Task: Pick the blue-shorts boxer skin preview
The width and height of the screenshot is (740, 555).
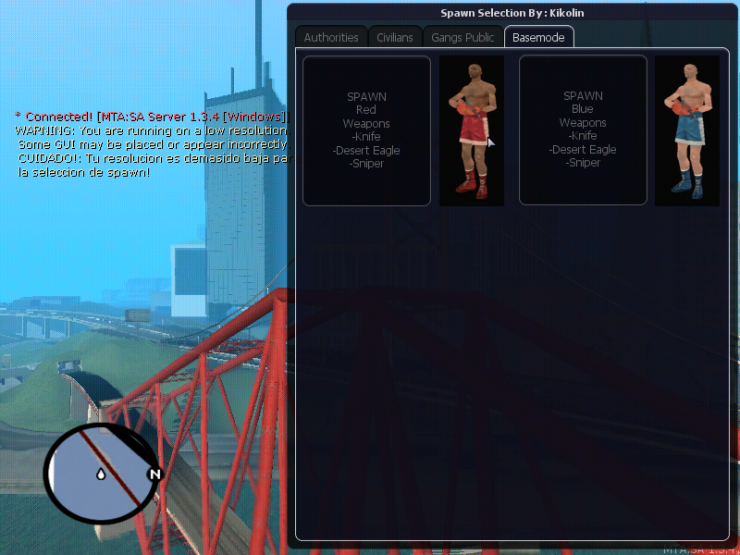Action: (688, 131)
